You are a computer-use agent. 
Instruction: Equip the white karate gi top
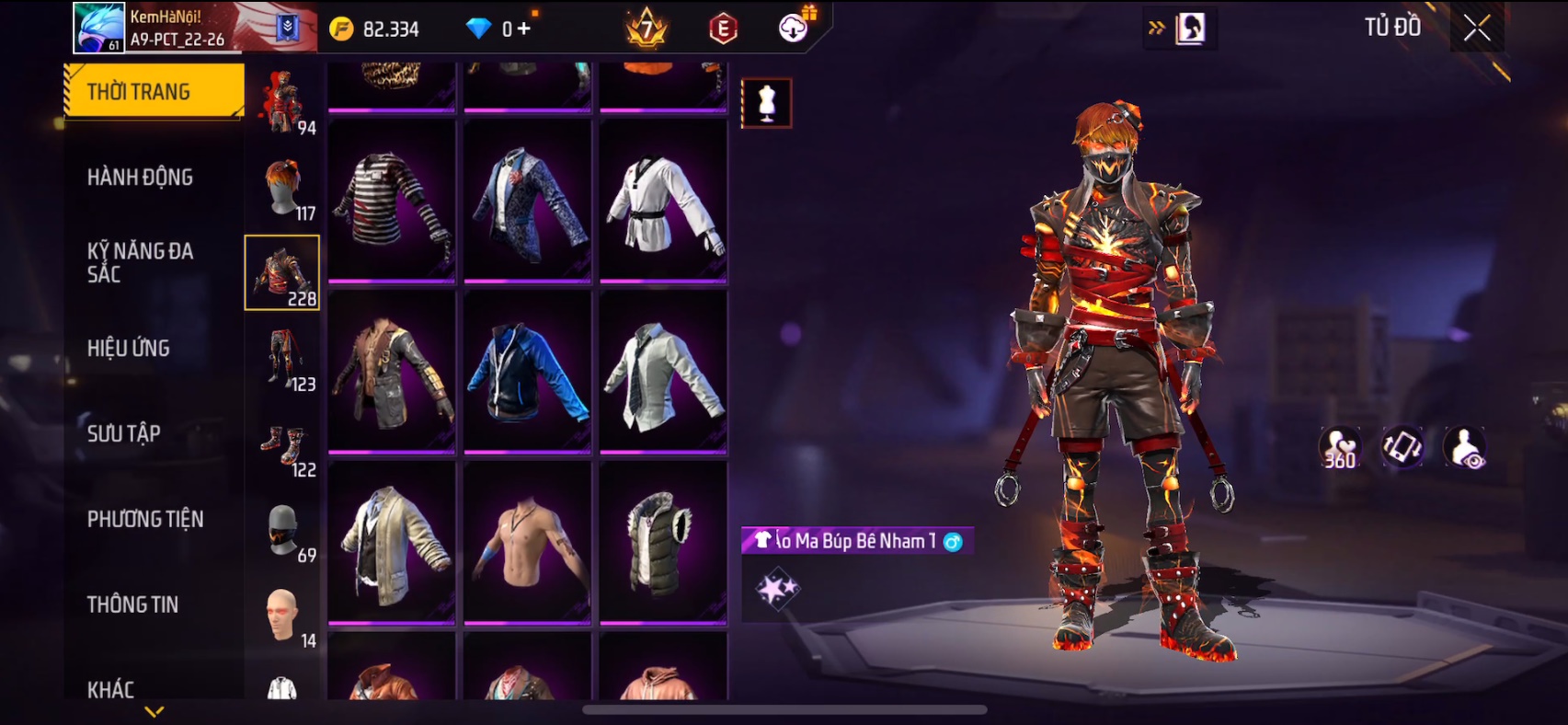click(x=663, y=201)
